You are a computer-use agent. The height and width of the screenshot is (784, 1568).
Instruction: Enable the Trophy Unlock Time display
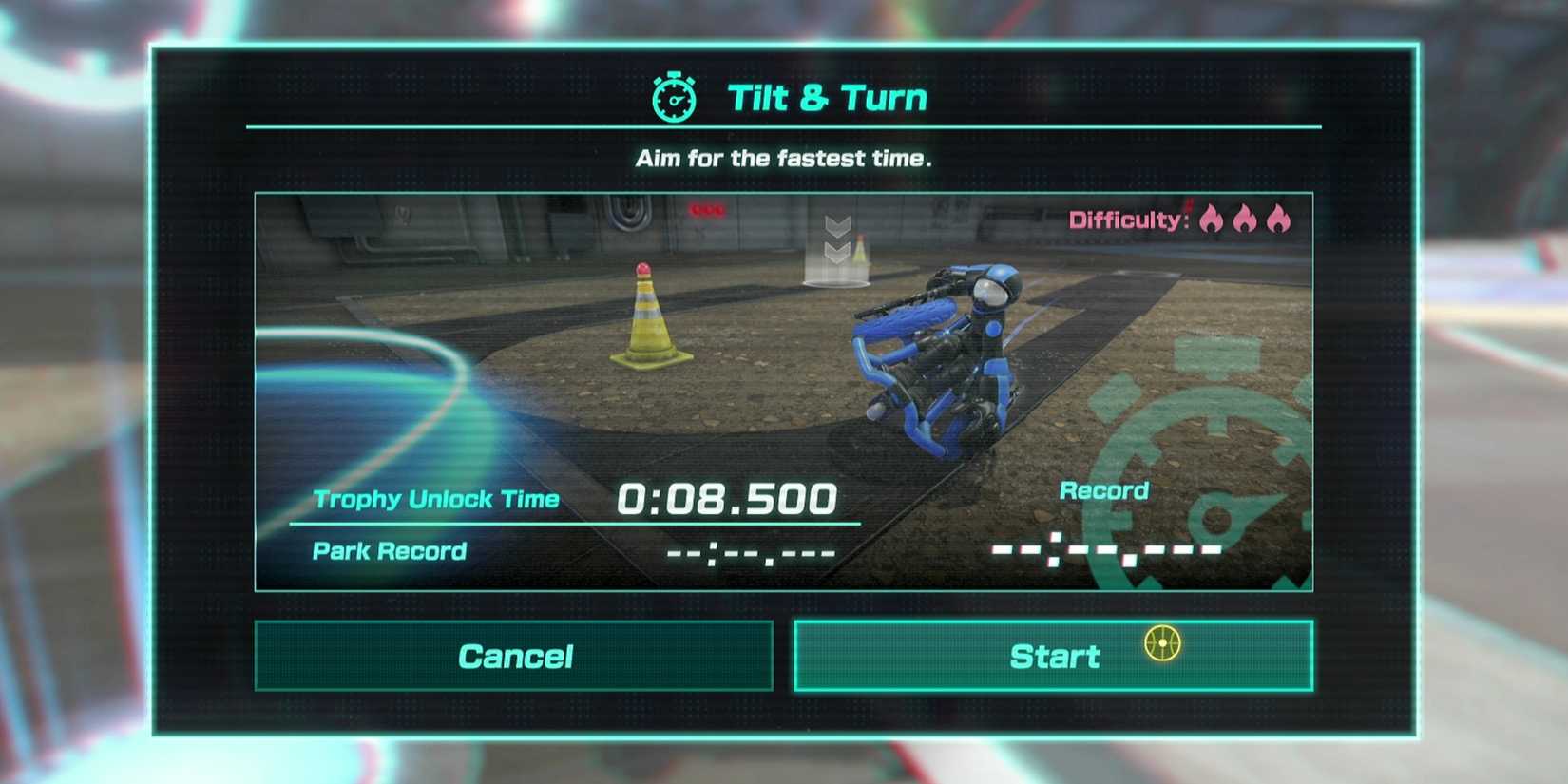437,499
